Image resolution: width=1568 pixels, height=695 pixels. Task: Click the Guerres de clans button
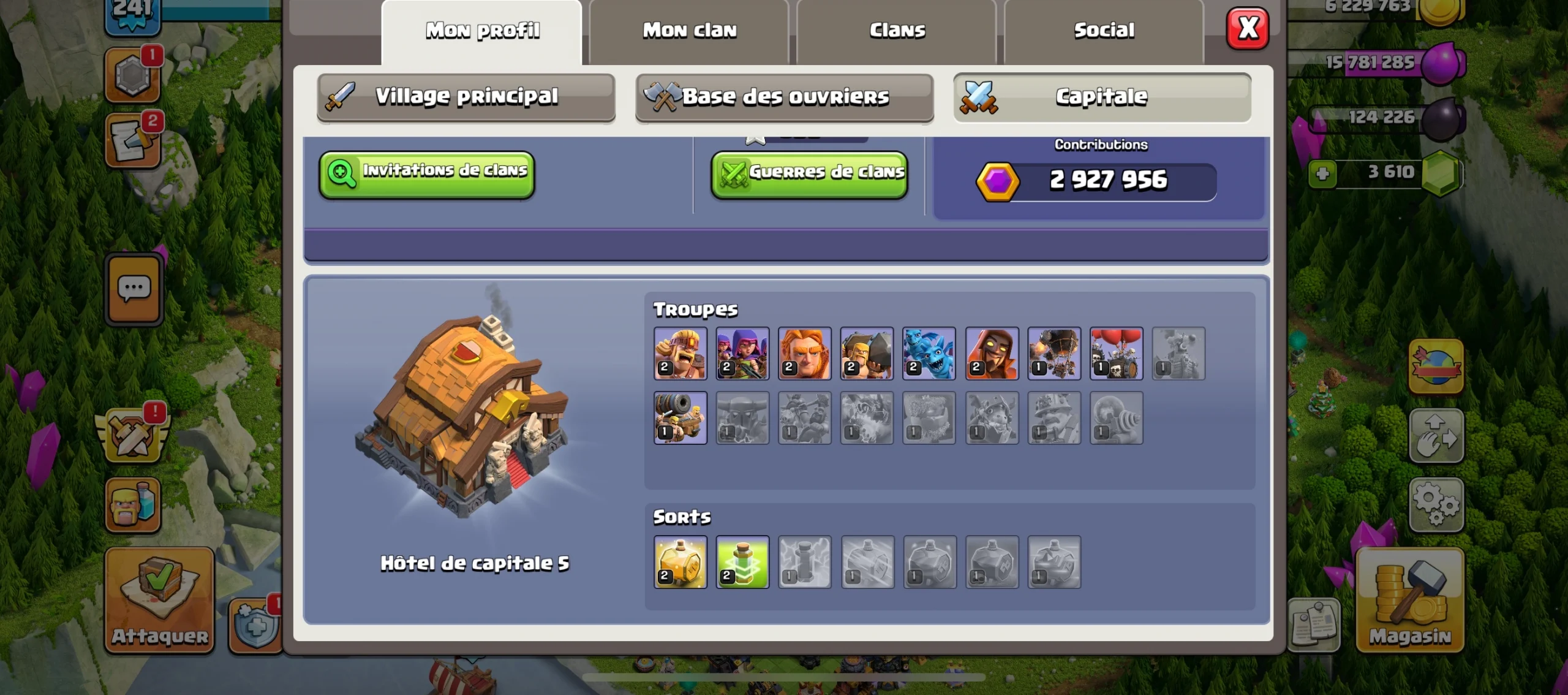tap(809, 173)
